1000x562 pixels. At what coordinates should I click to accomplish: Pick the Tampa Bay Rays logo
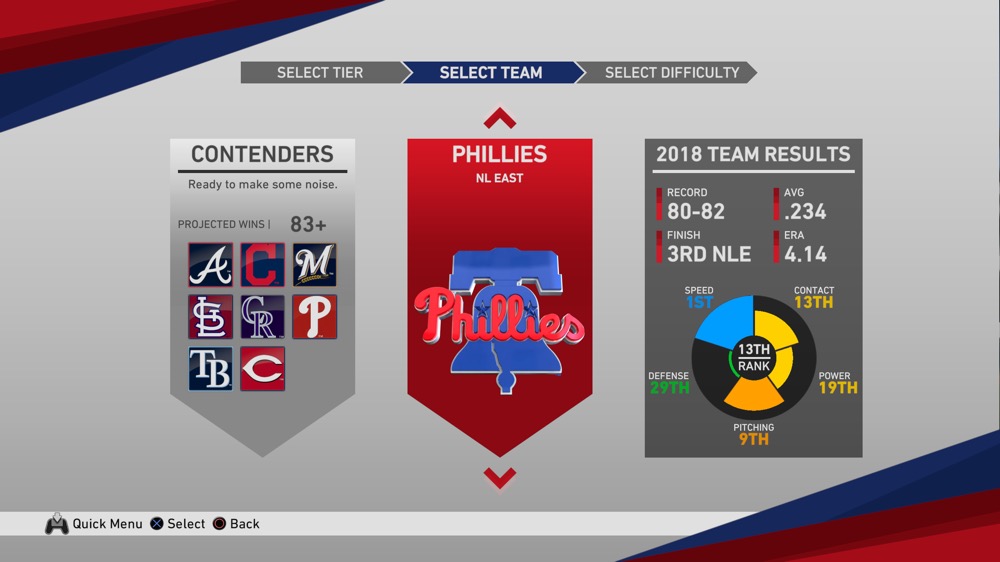tap(211, 369)
